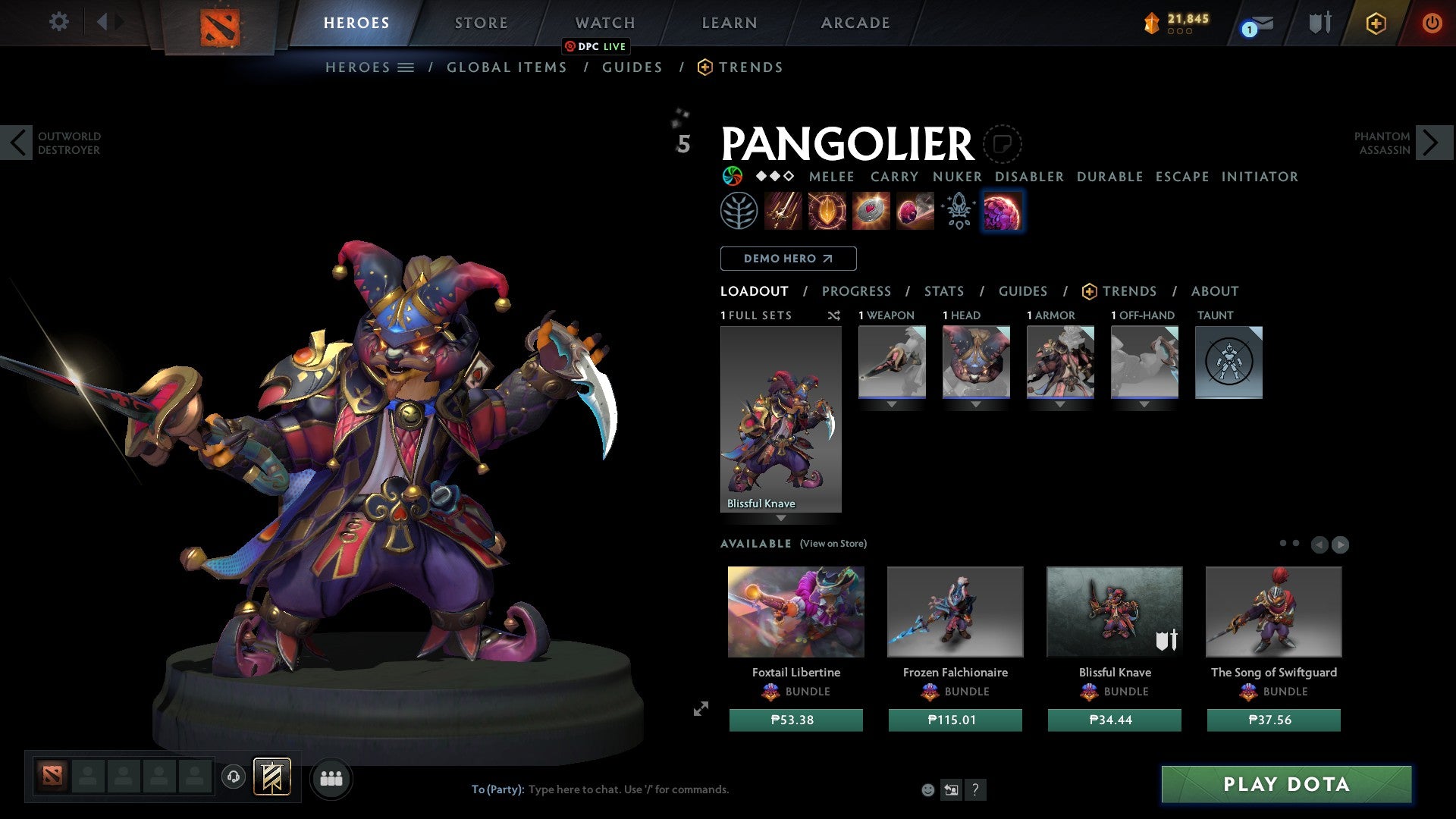Show the Stats section for Pangolier

point(943,291)
